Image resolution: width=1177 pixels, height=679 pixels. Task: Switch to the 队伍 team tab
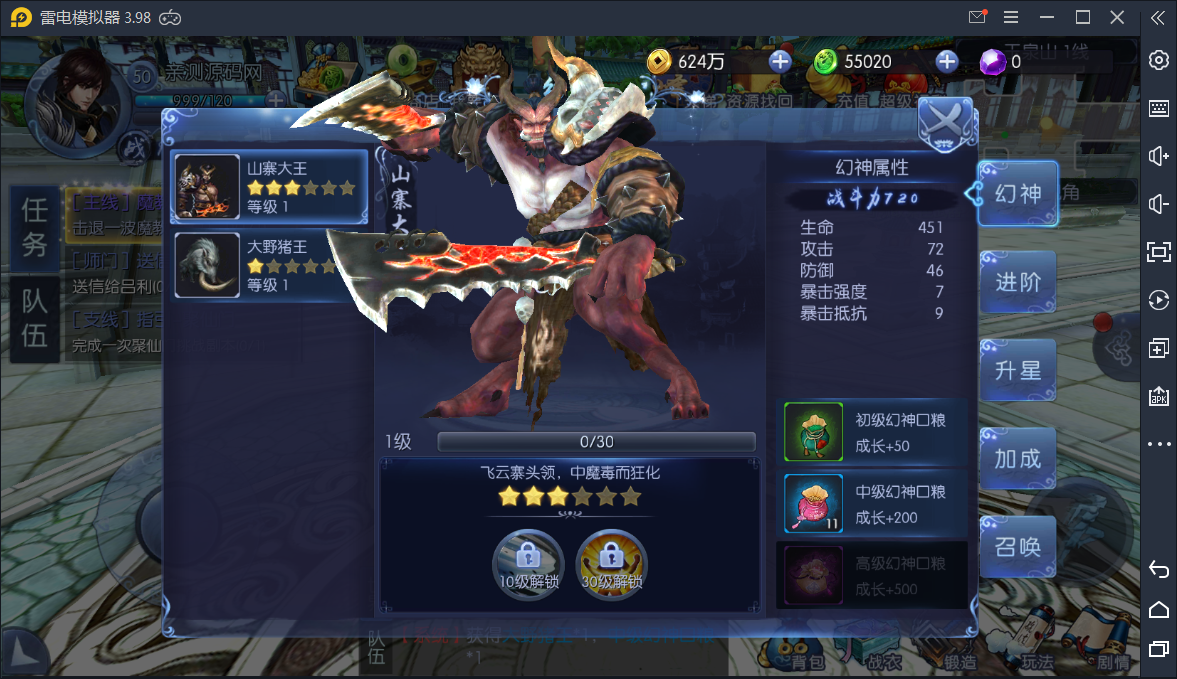[x=35, y=319]
